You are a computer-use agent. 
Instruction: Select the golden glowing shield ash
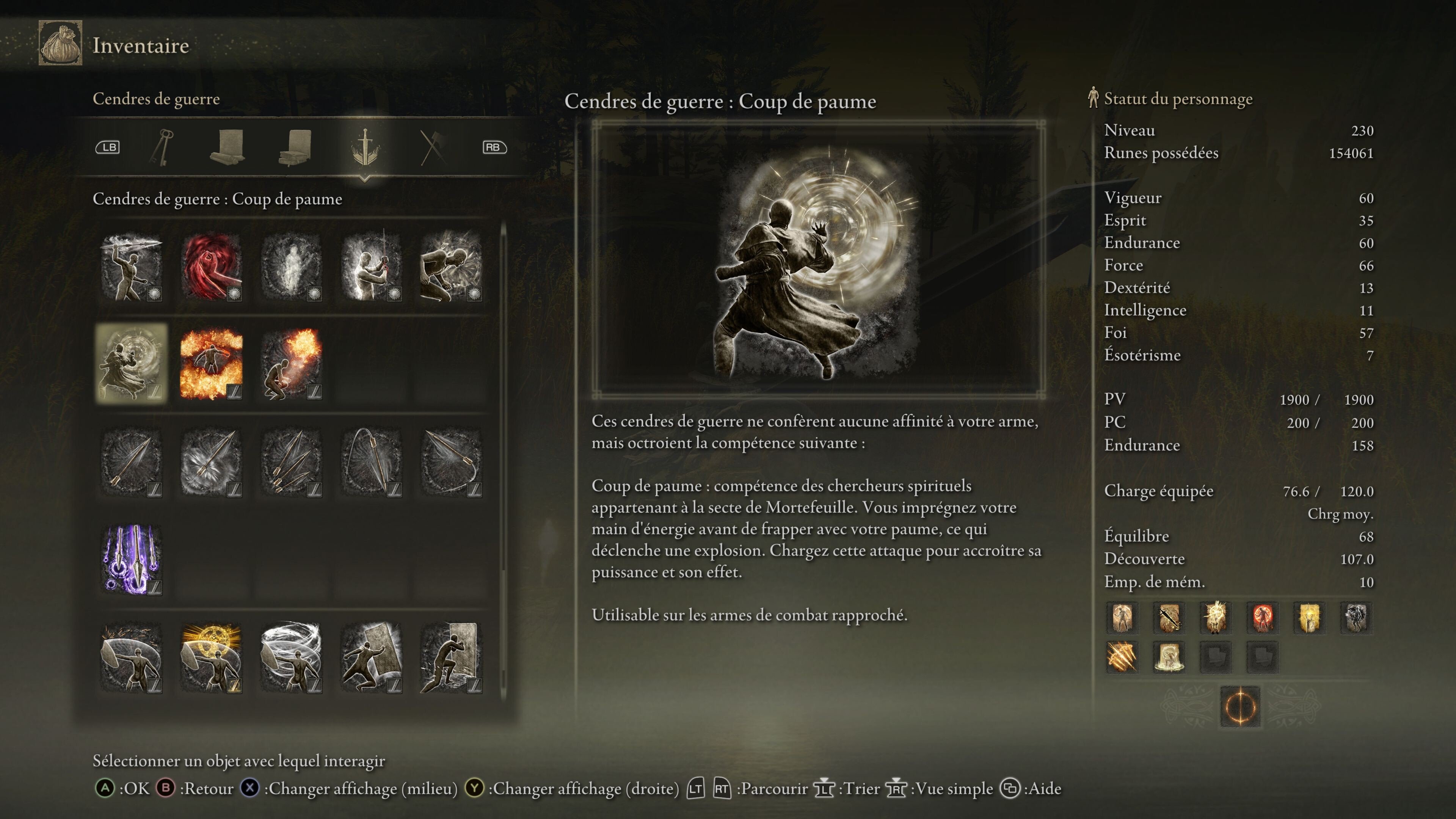[x=212, y=657]
